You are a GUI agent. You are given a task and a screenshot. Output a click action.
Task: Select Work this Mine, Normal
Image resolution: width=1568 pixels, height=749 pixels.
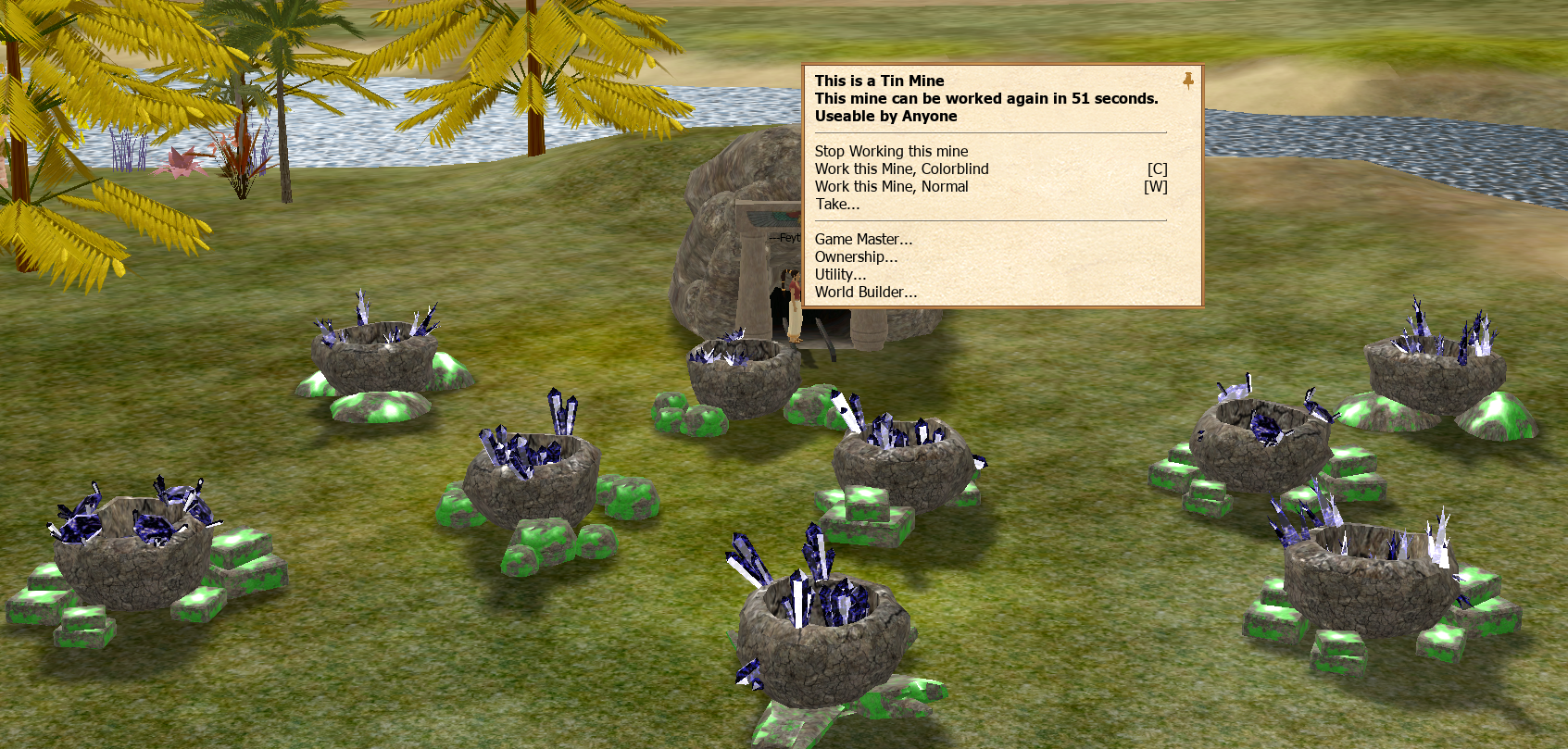tap(891, 187)
